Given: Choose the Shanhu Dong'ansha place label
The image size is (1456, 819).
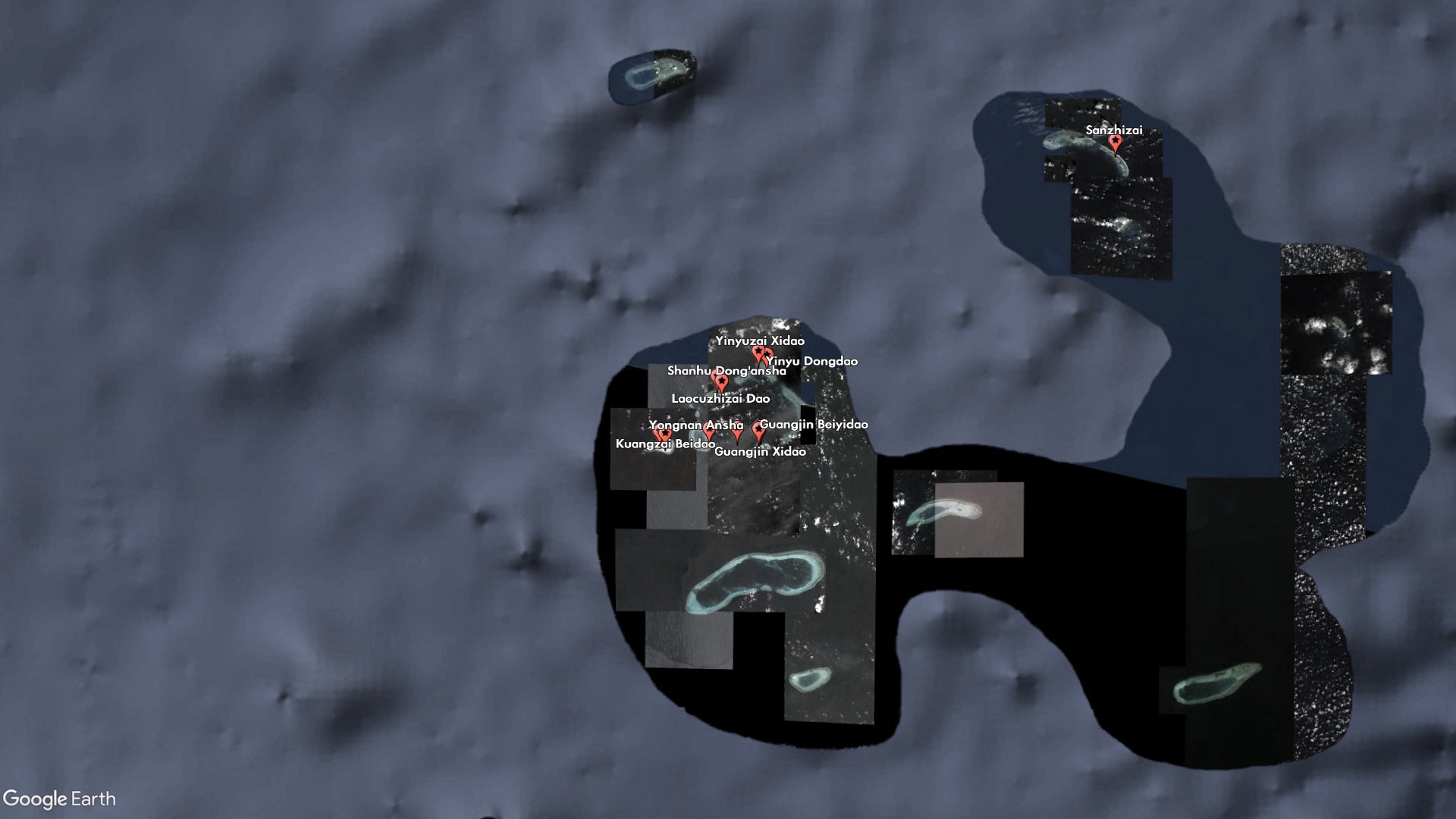Looking at the screenshot, I should point(726,371).
